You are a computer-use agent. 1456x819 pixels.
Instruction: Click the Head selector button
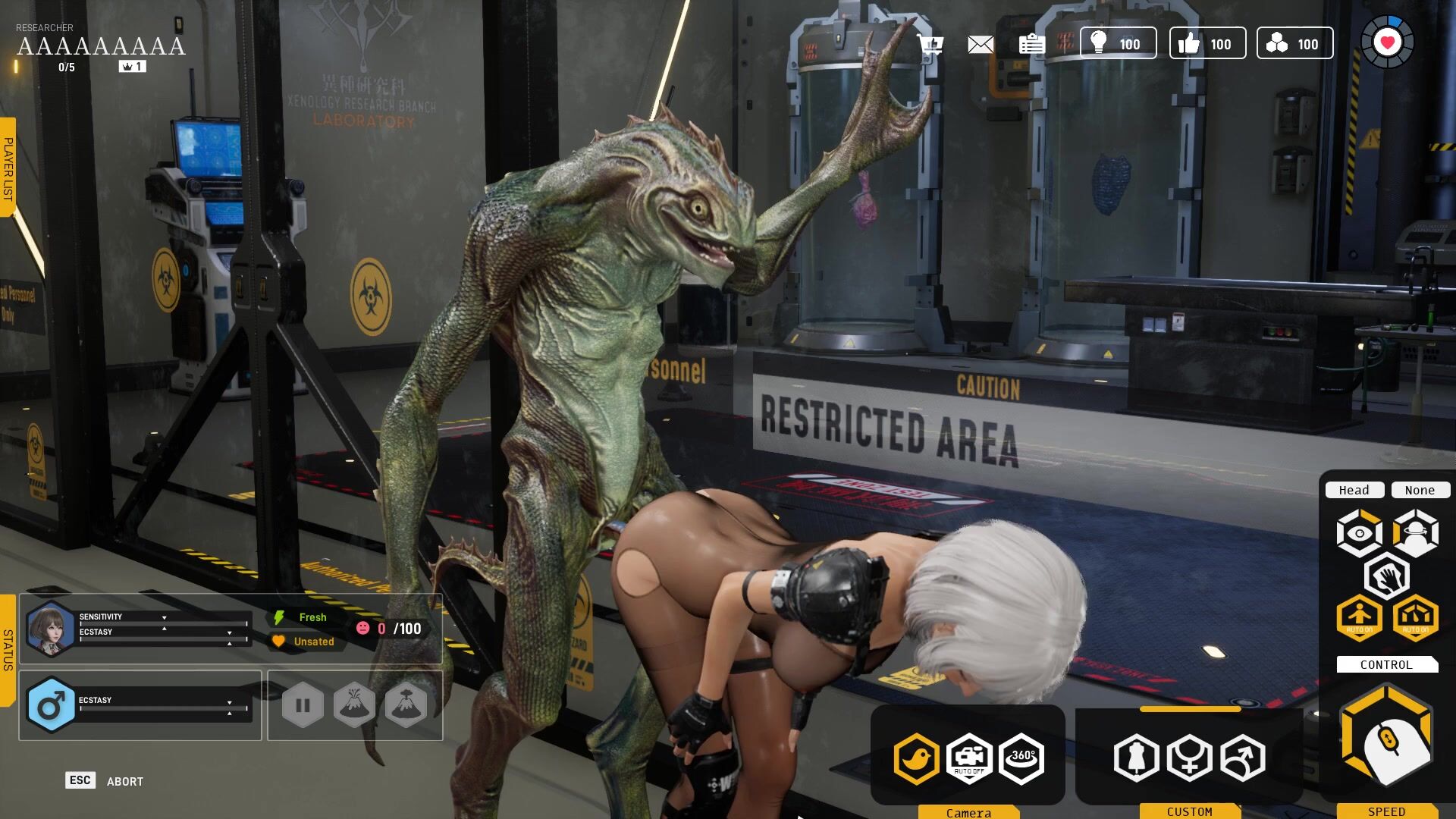point(1354,490)
